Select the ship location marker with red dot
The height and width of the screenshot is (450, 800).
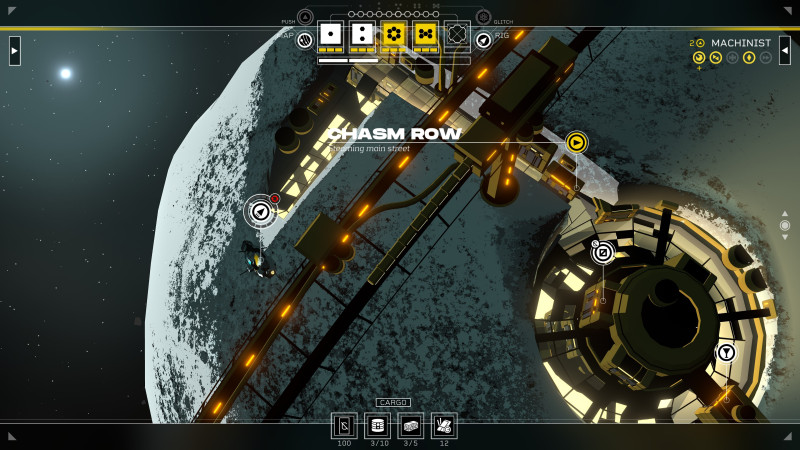(260, 211)
